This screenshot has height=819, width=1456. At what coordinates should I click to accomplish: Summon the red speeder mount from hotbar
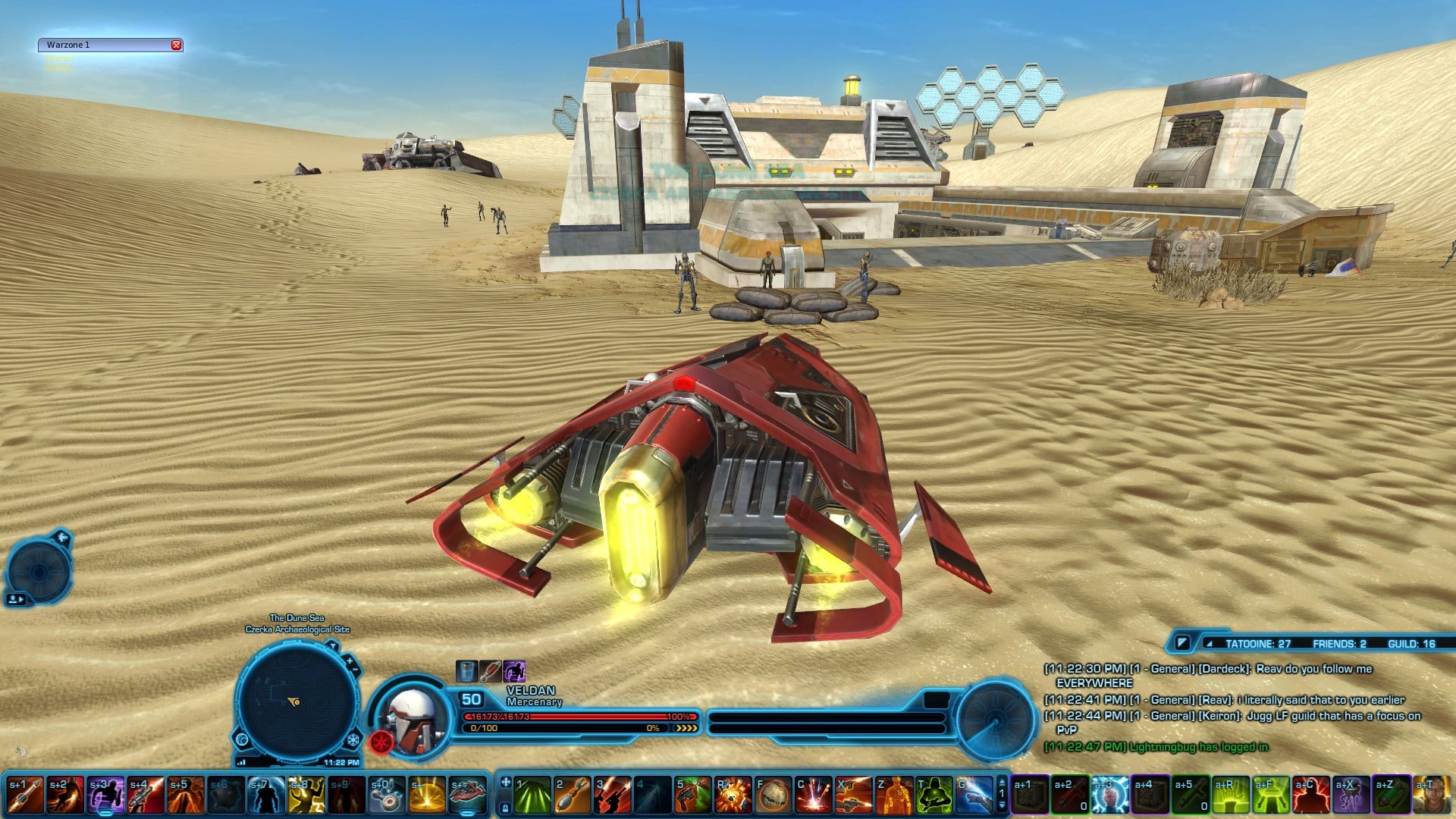click(467, 795)
